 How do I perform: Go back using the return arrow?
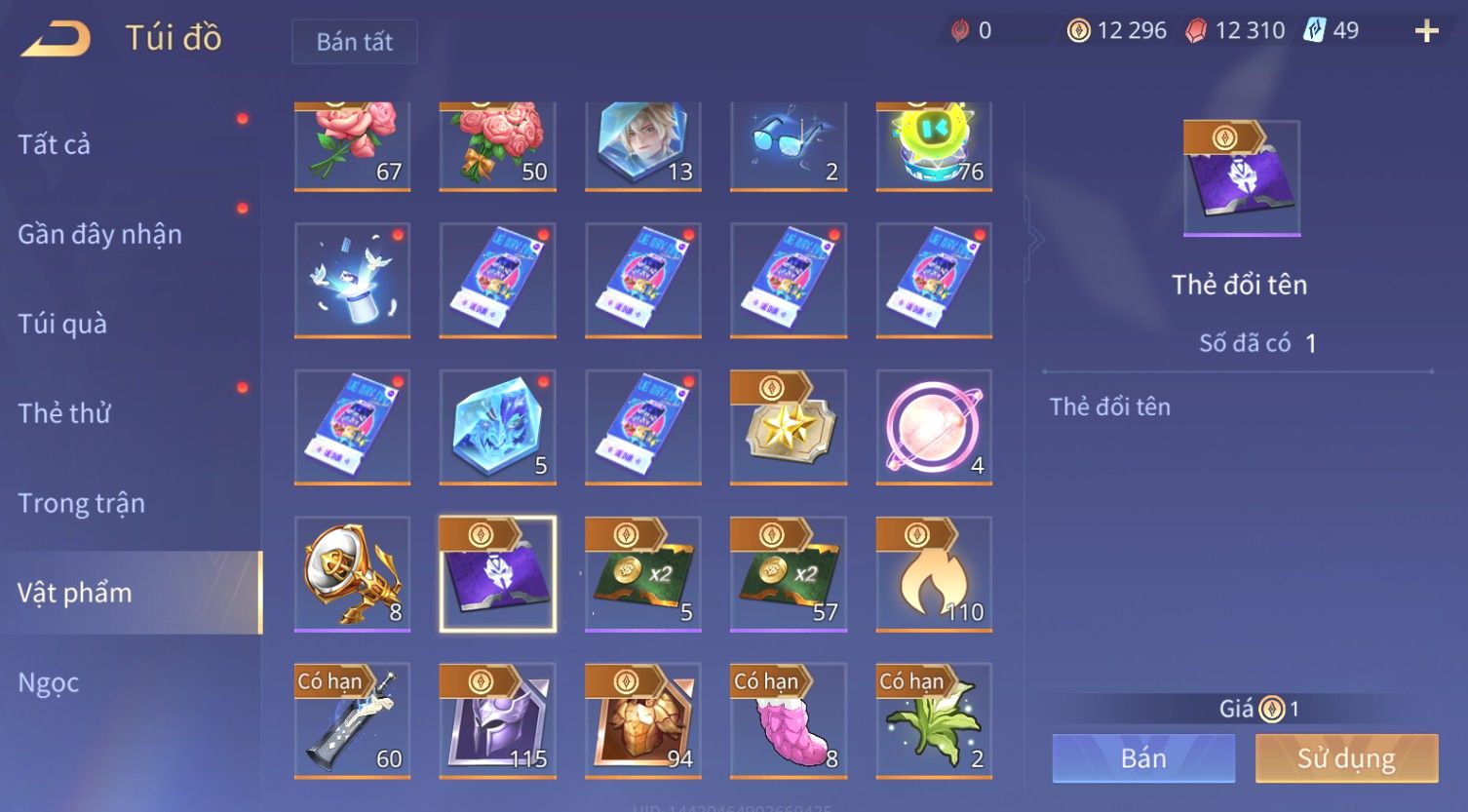[57, 39]
